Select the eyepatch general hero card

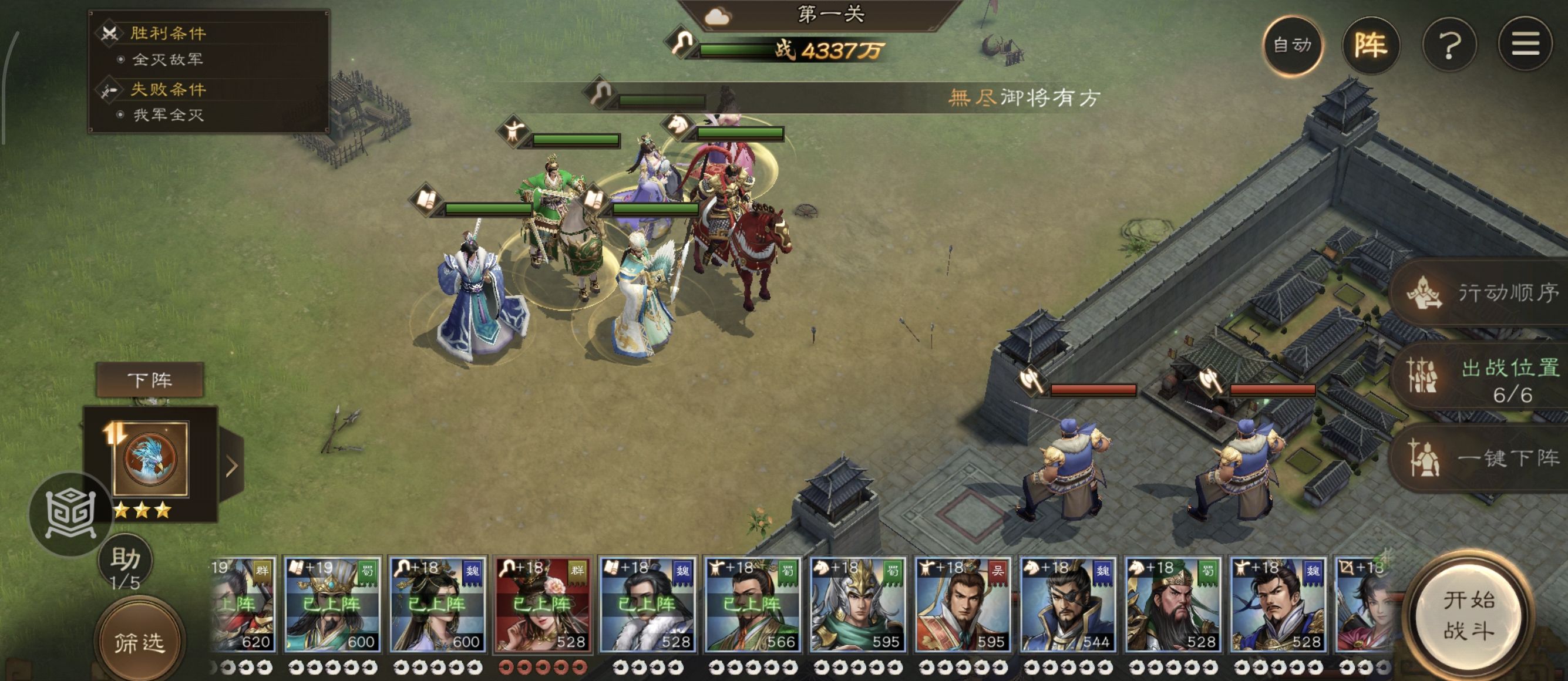[x=1068, y=604]
